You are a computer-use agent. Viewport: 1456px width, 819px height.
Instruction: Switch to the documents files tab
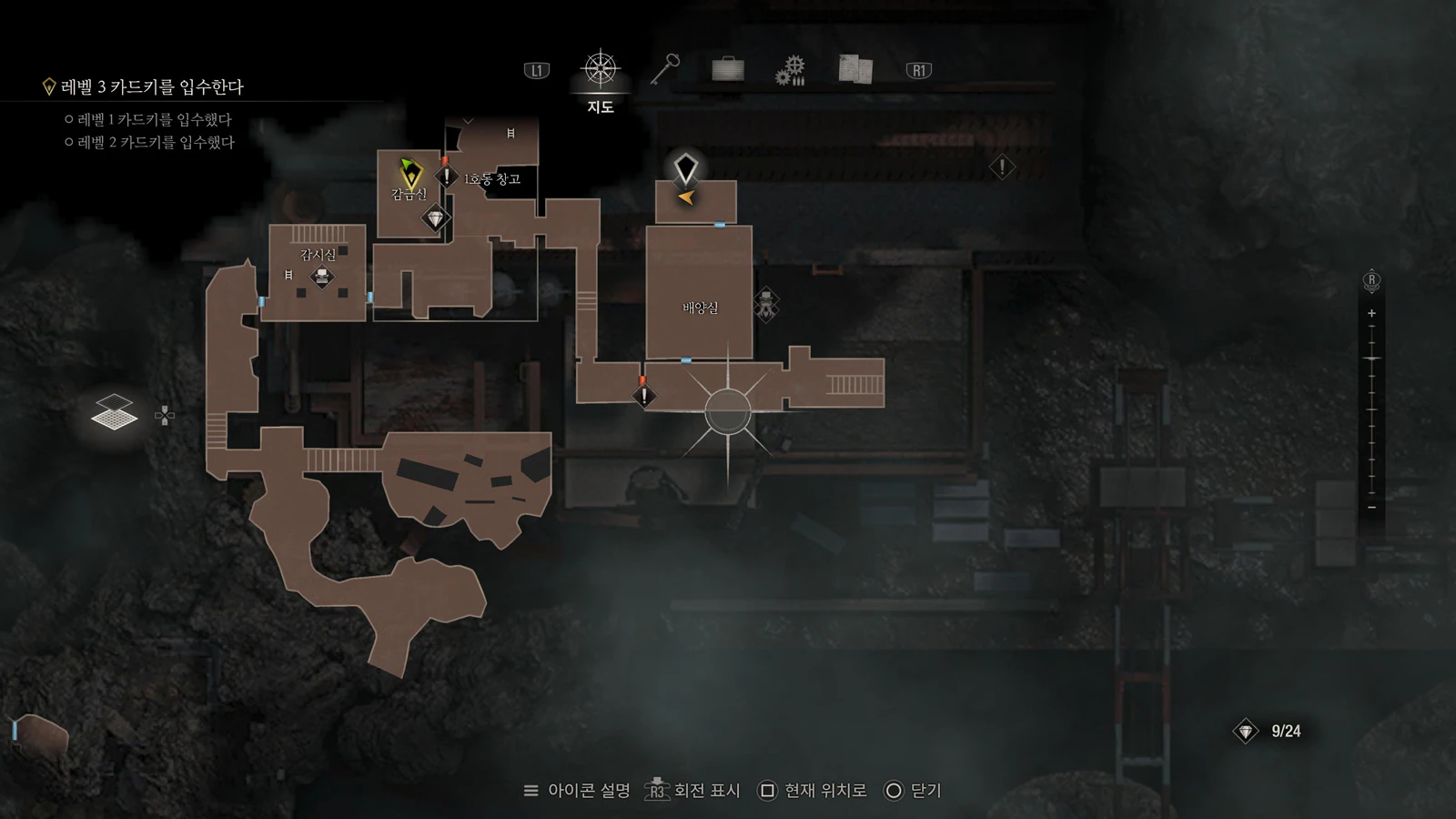[854, 69]
